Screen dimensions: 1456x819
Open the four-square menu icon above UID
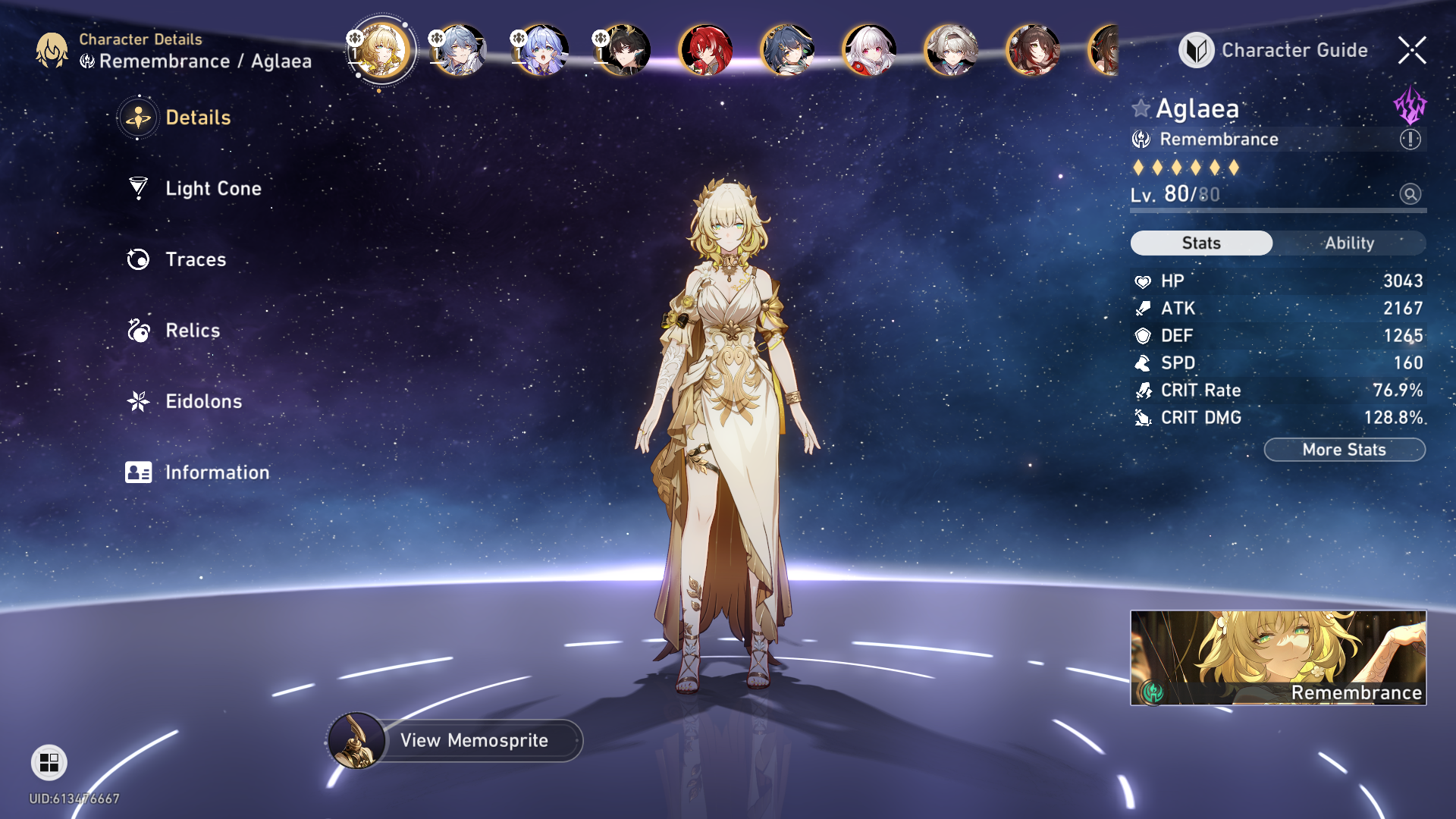click(x=49, y=762)
